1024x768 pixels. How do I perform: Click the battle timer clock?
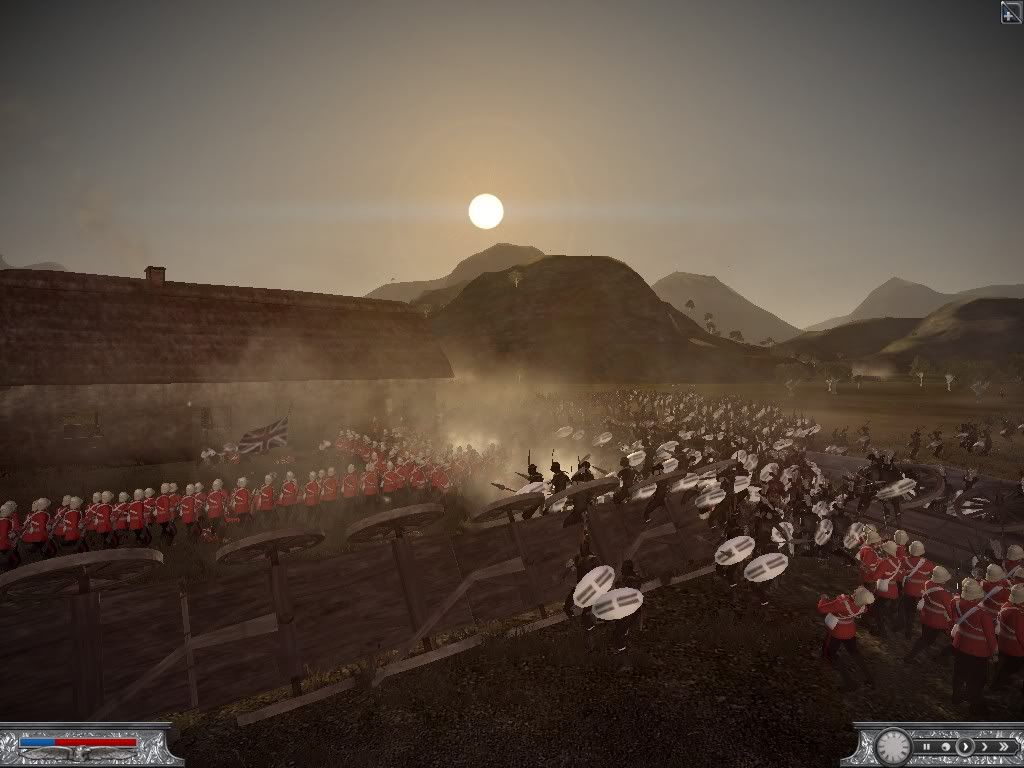pyautogui.click(x=893, y=746)
